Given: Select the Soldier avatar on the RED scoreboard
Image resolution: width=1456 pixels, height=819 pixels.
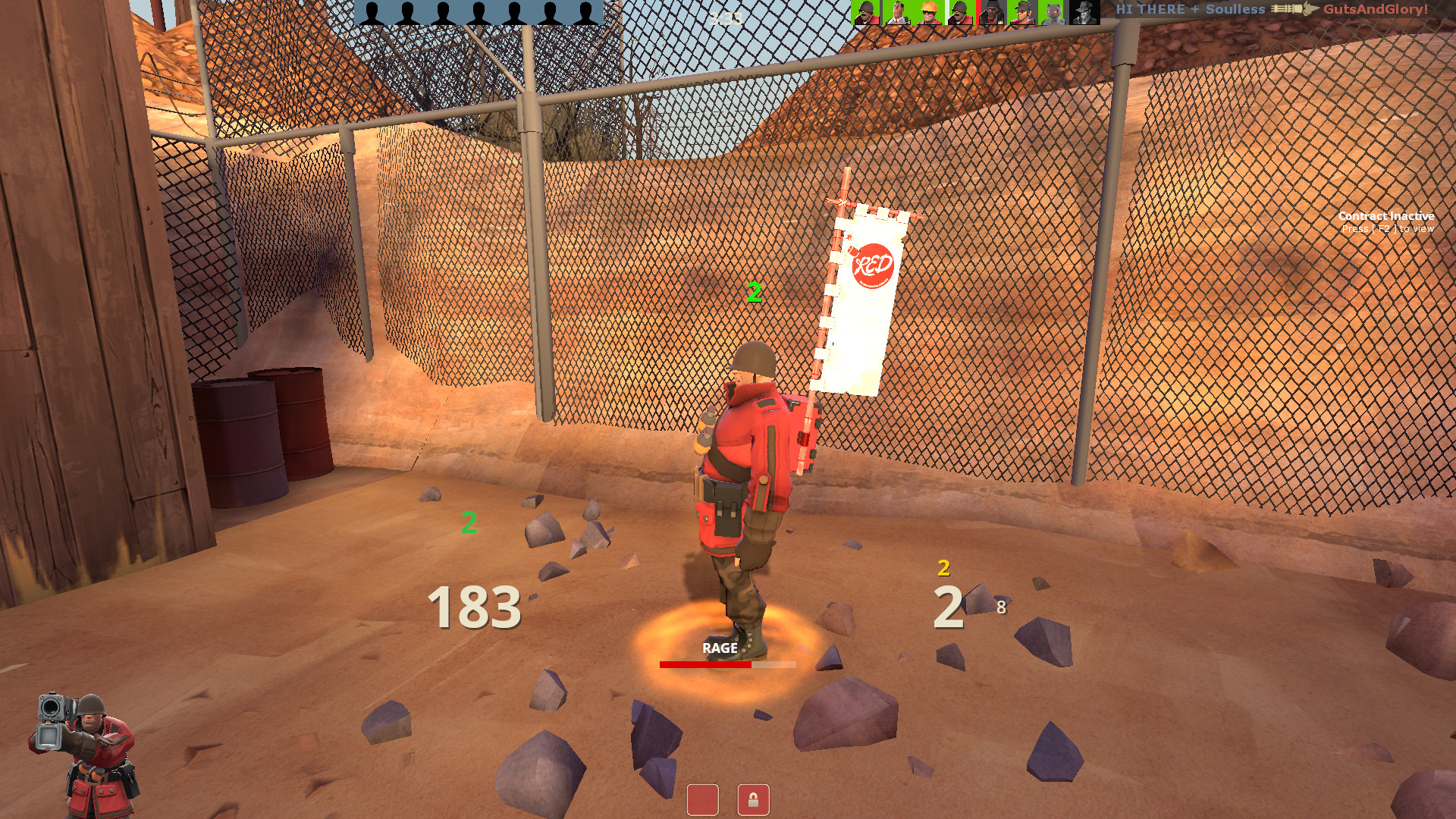Looking at the screenshot, I should coord(865,11).
